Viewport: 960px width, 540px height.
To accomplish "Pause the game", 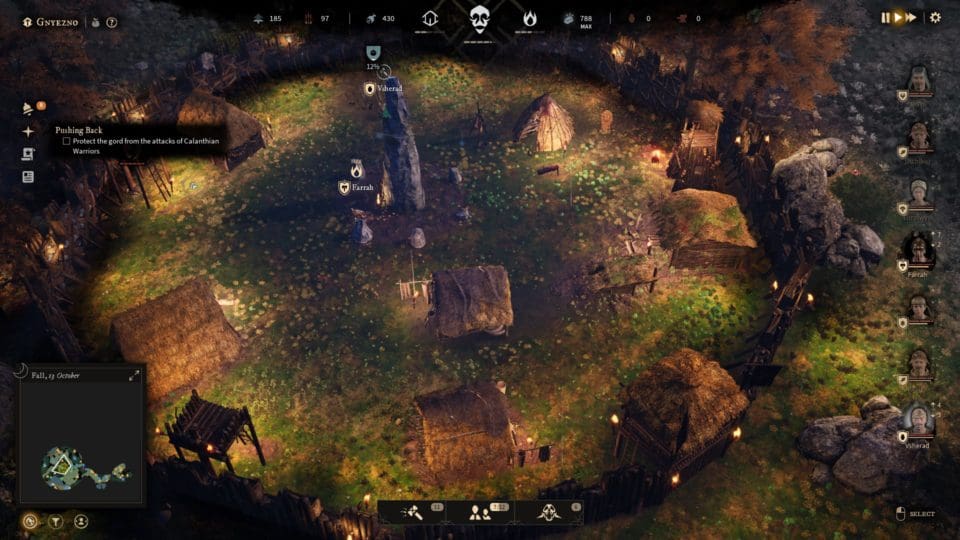I will pyautogui.click(x=885, y=17).
